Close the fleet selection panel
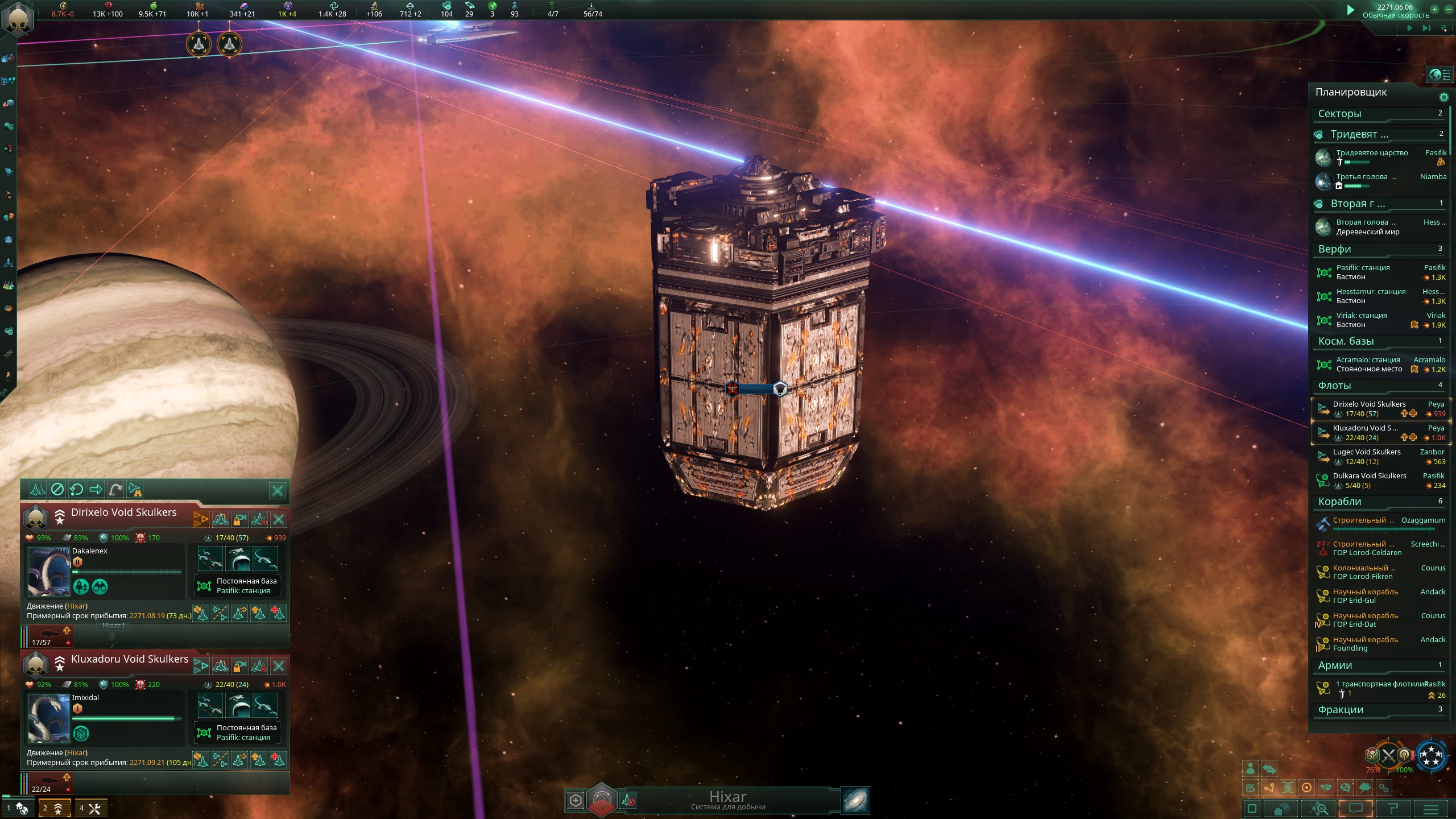The width and height of the screenshot is (1456, 819). [x=277, y=490]
